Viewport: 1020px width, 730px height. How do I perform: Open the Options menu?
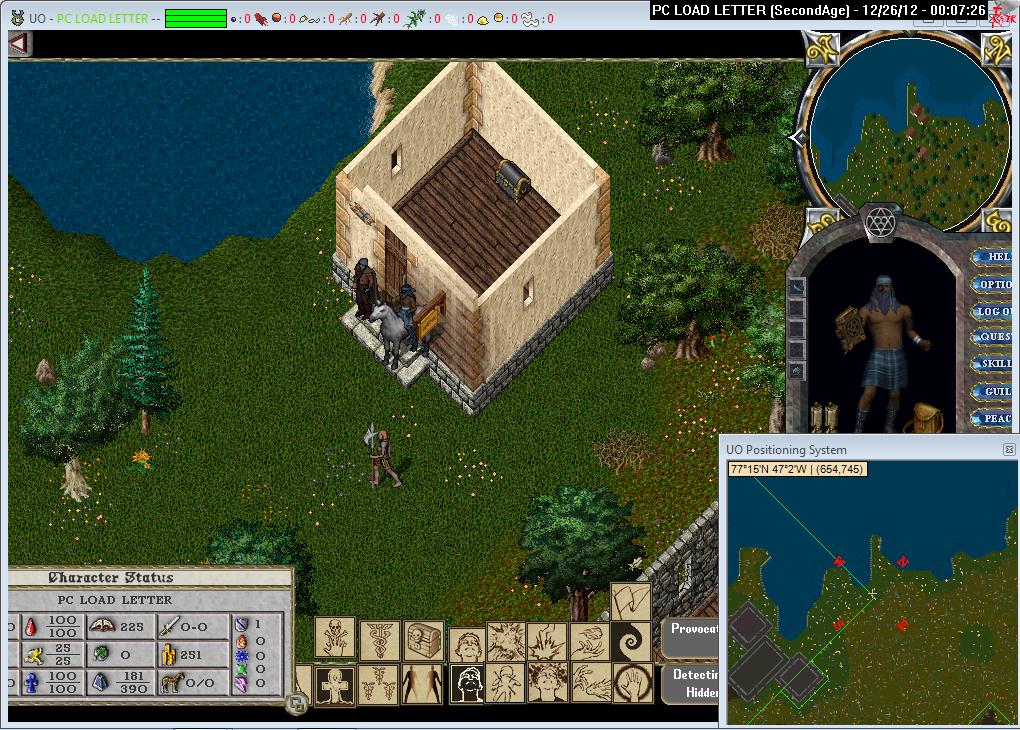tap(995, 284)
